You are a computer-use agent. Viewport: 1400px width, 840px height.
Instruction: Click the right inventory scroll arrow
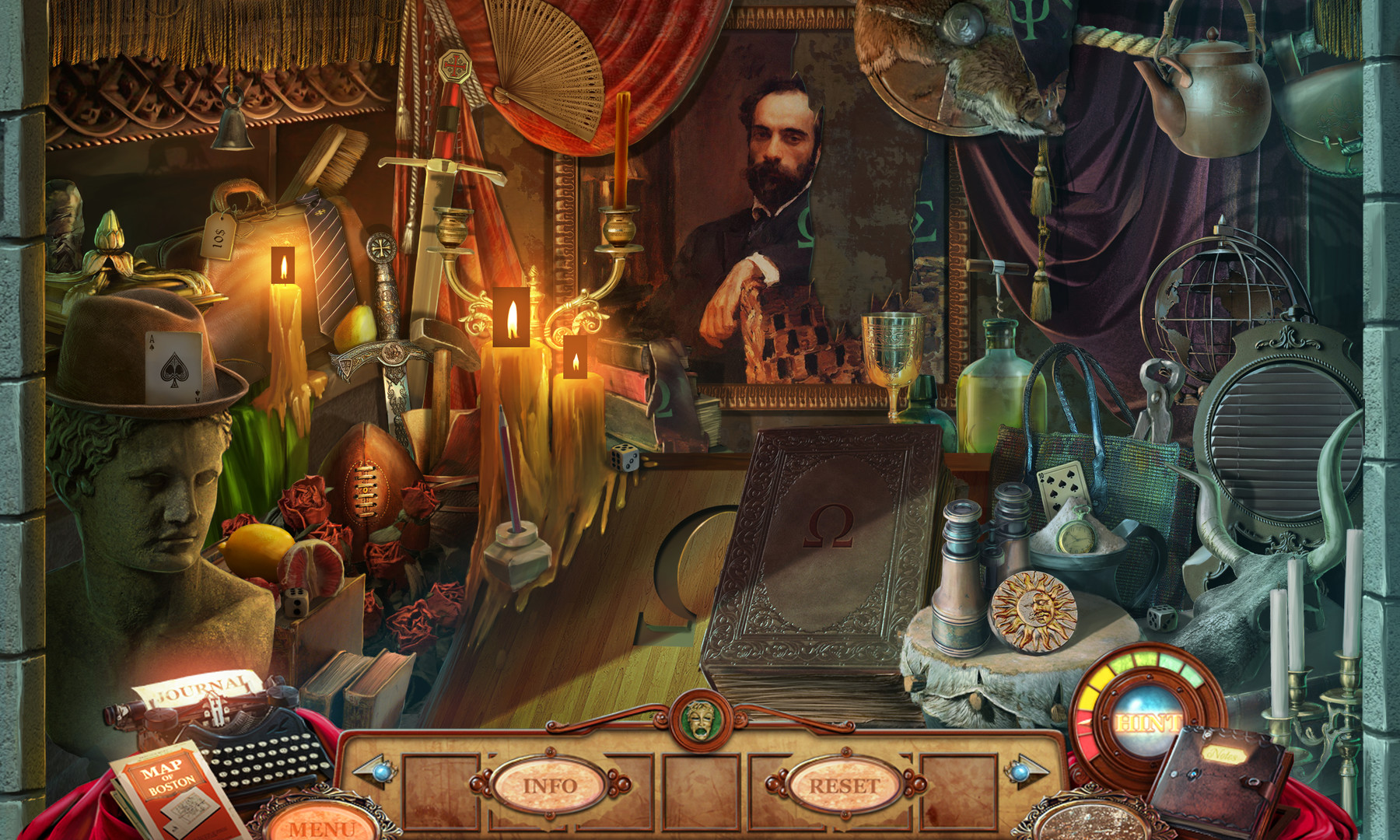point(1024,772)
